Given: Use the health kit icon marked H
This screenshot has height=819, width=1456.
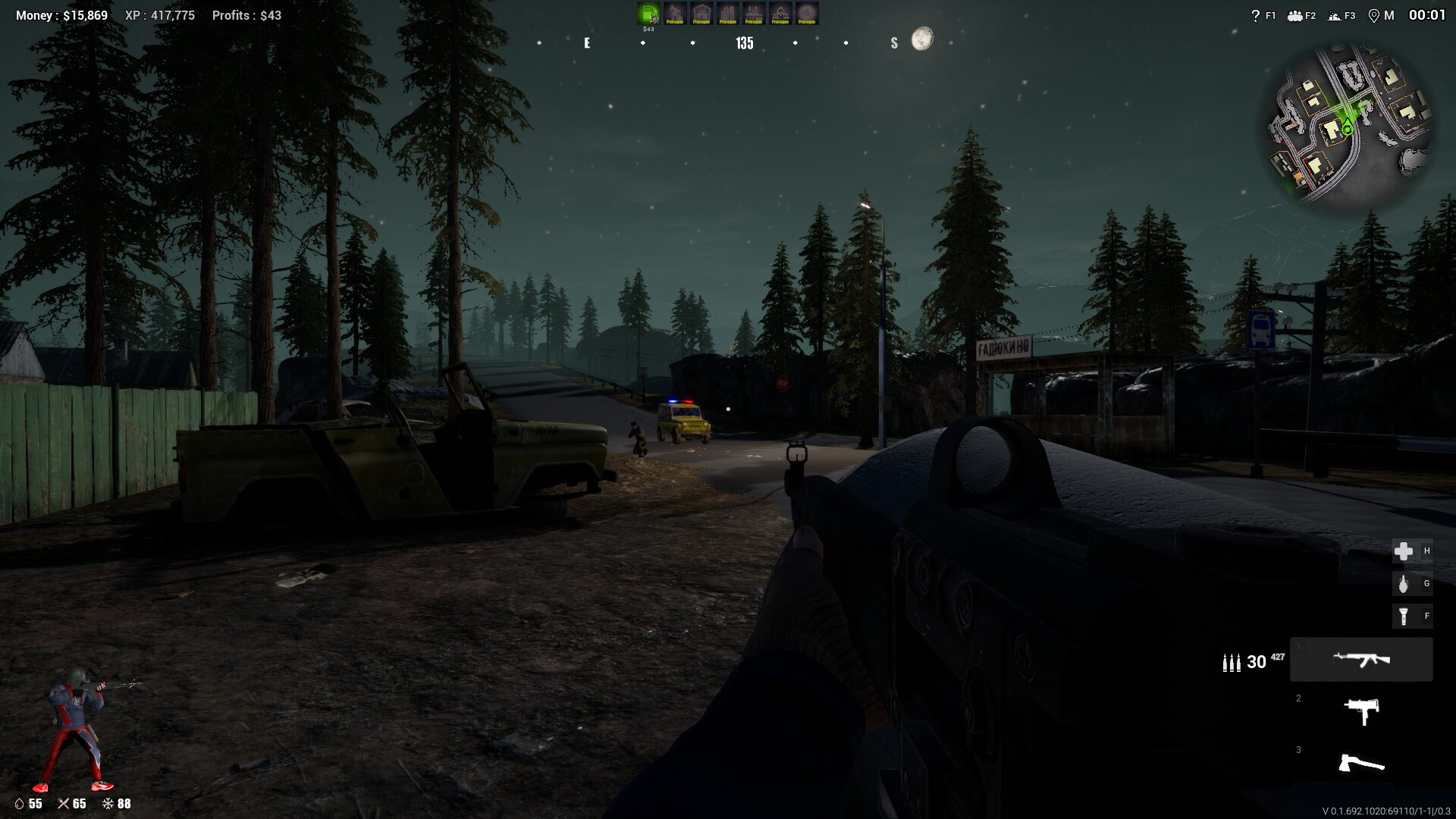Looking at the screenshot, I should coord(1404,551).
